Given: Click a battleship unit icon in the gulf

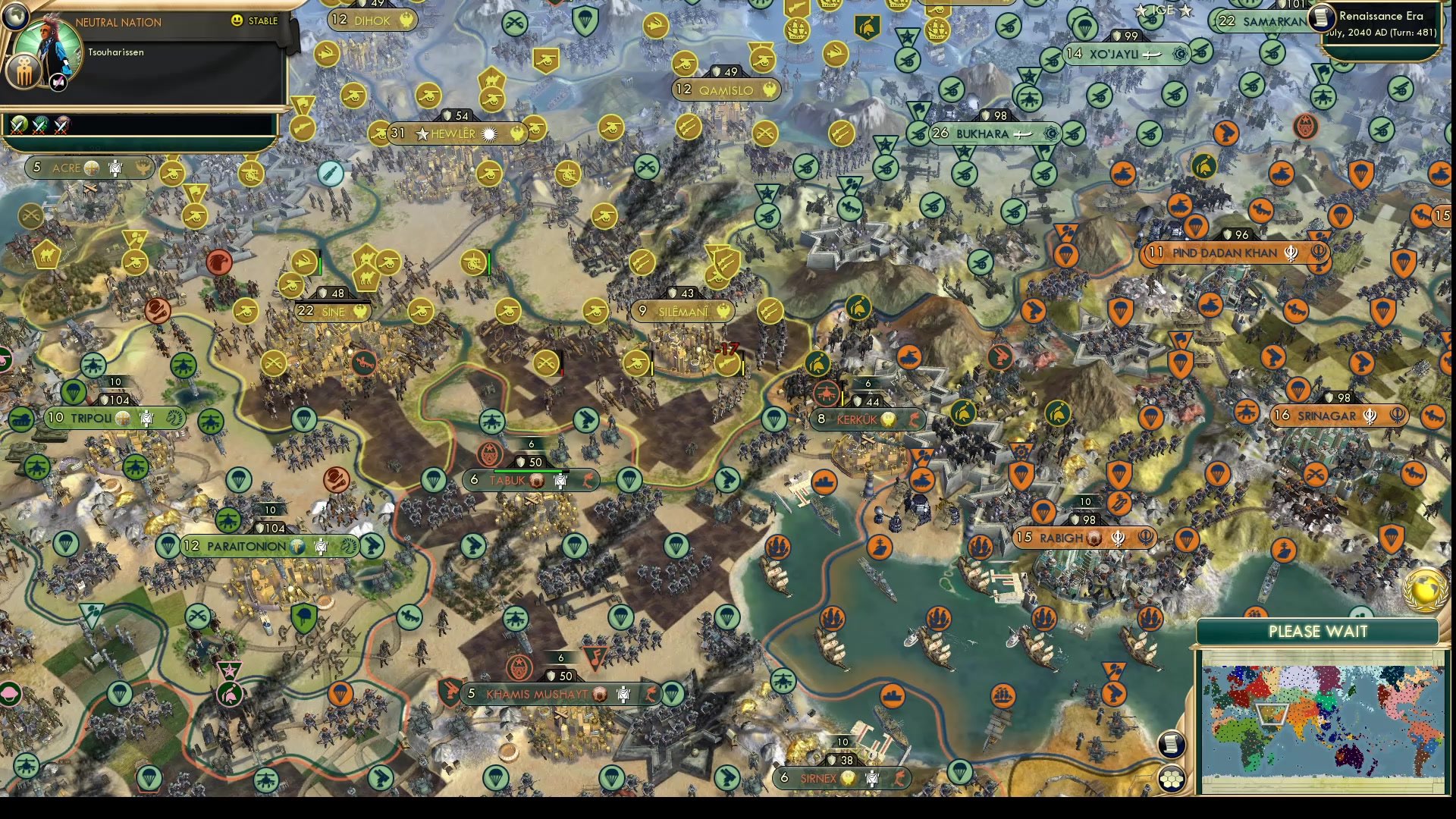Looking at the screenshot, I should coord(880,547).
